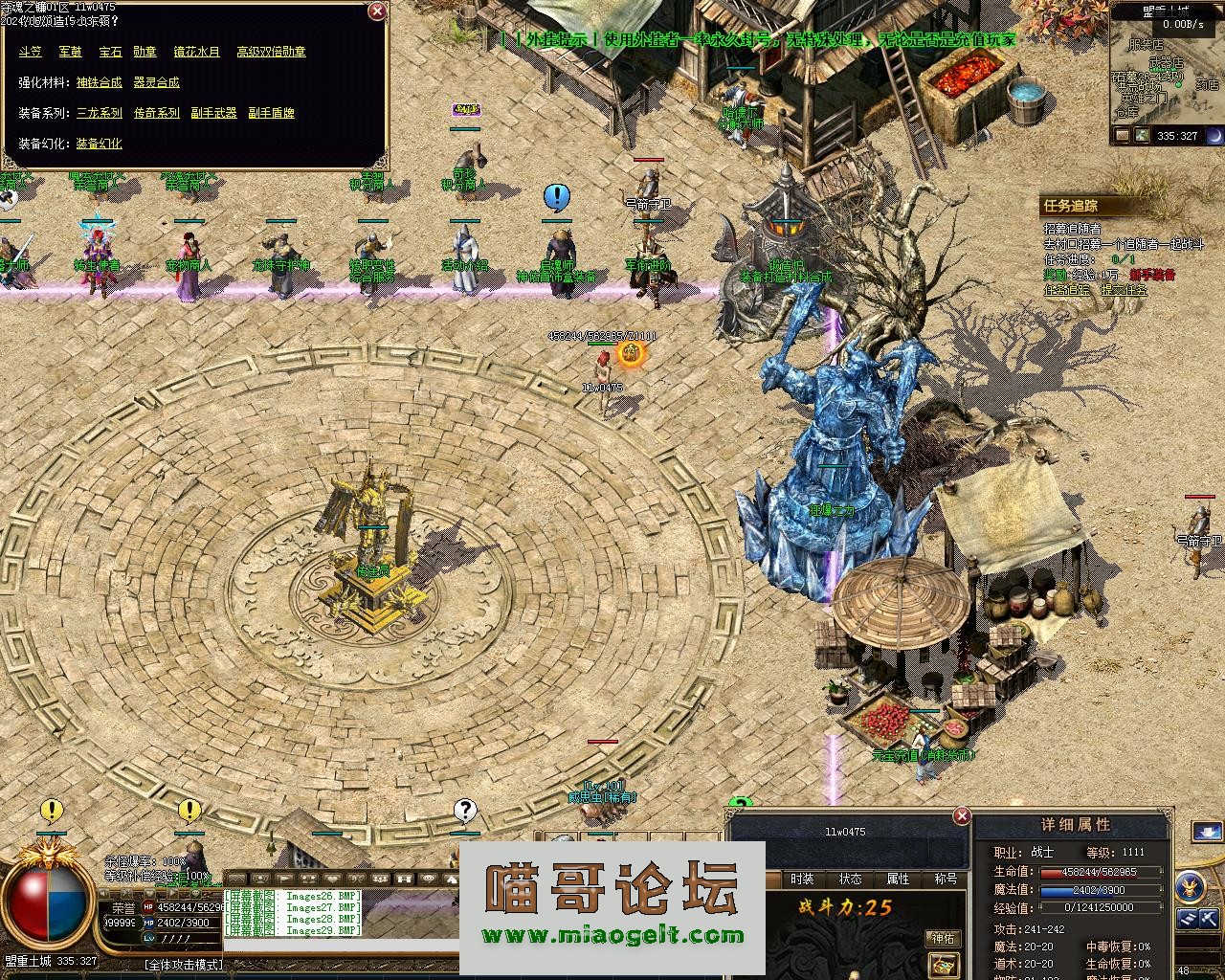Viewport: 1225px width, 980px height.
Task: Click 提交任务 in quest tracker
Action: pyautogui.click(x=1124, y=290)
